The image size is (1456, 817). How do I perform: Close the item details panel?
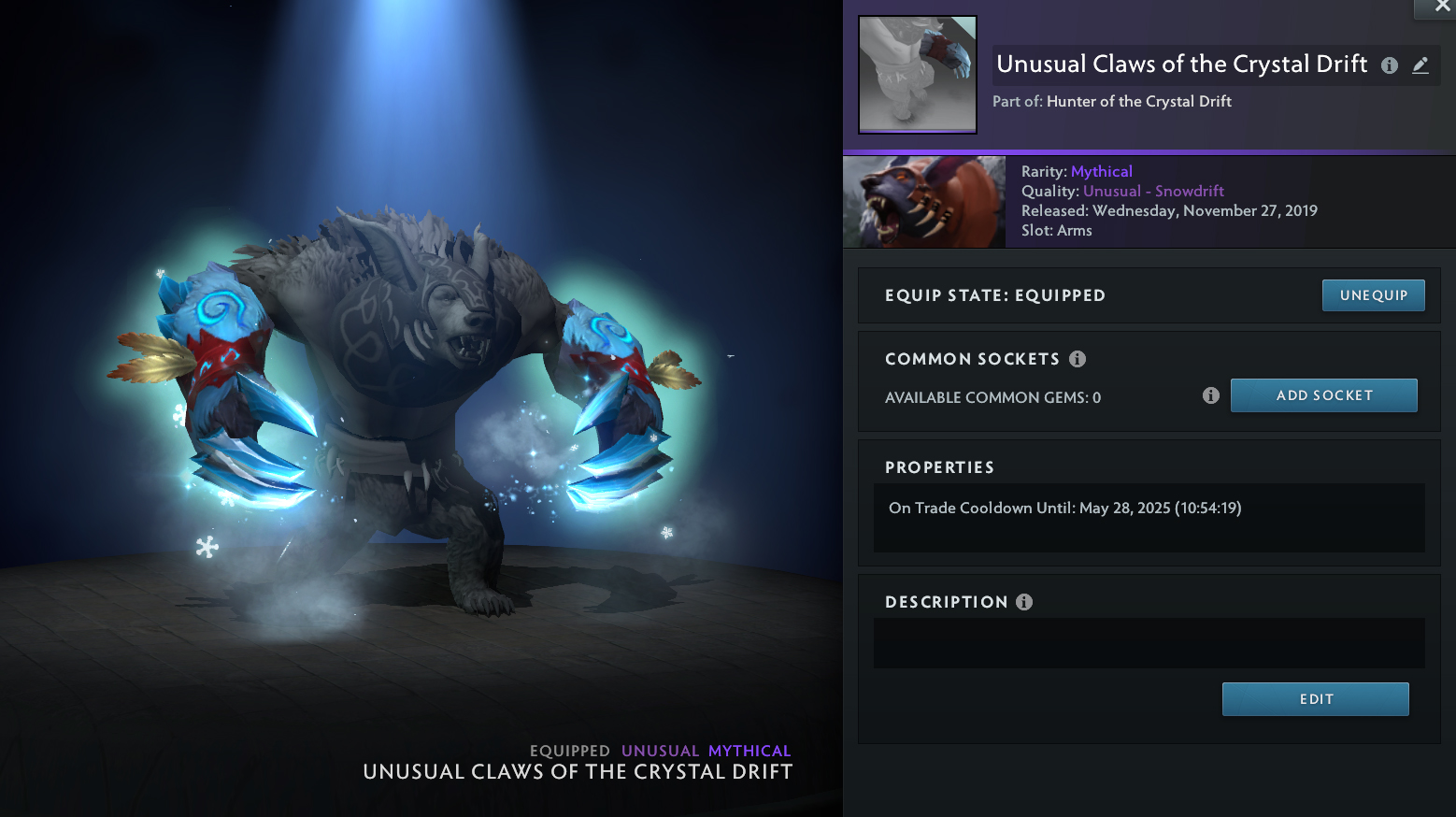(x=1442, y=7)
